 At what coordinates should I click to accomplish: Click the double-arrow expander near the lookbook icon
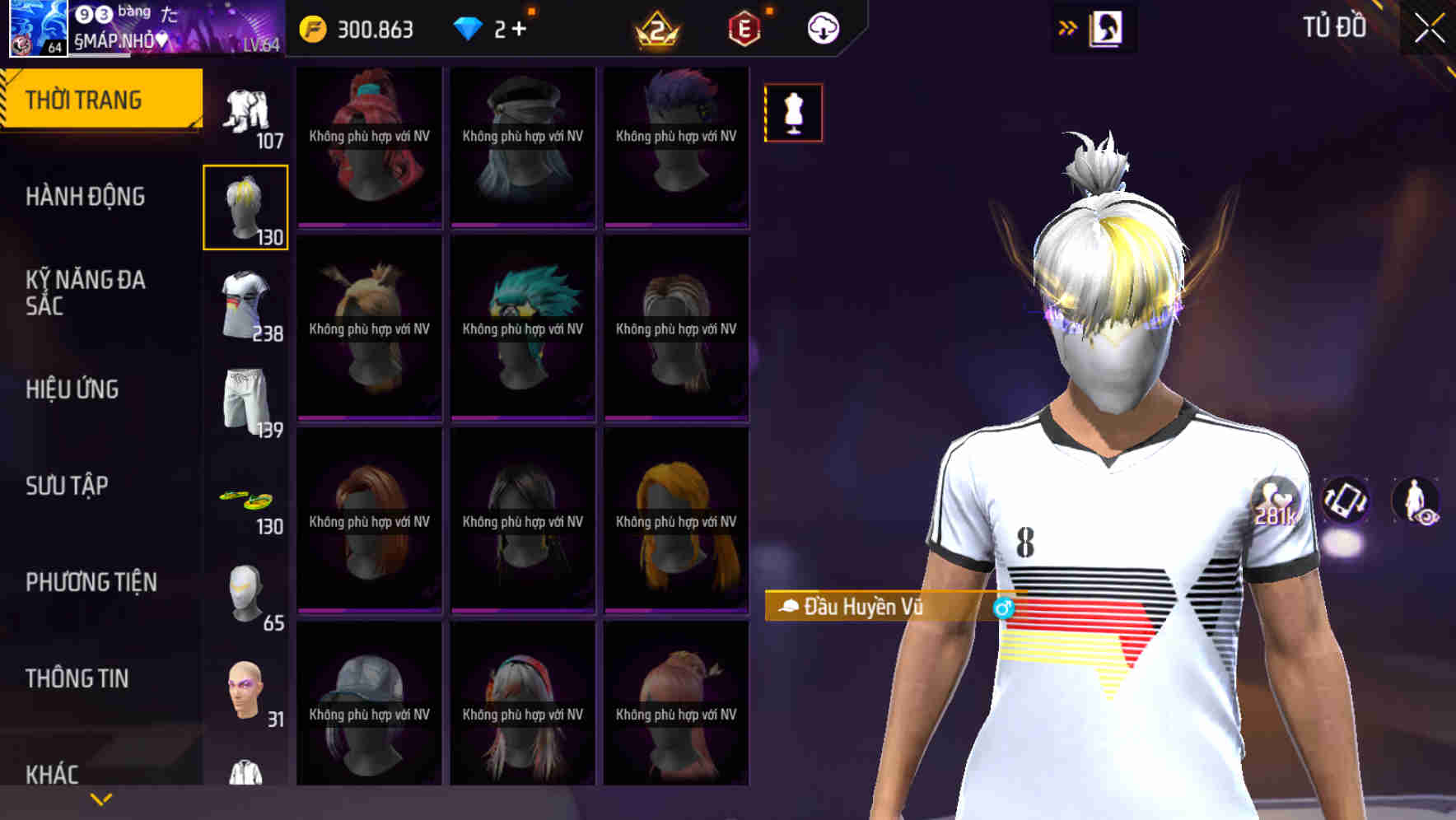coord(1067,26)
